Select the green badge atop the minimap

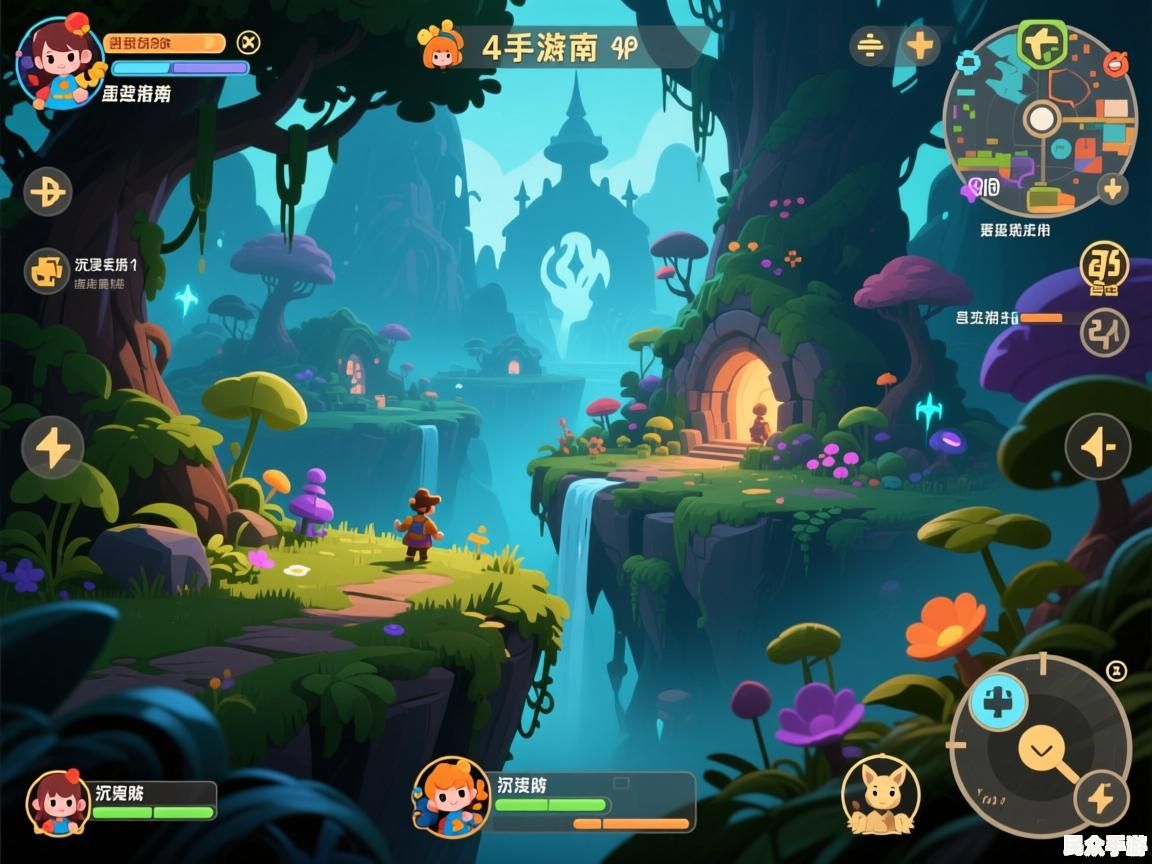pyautogui.click(x=1042, y=40)
